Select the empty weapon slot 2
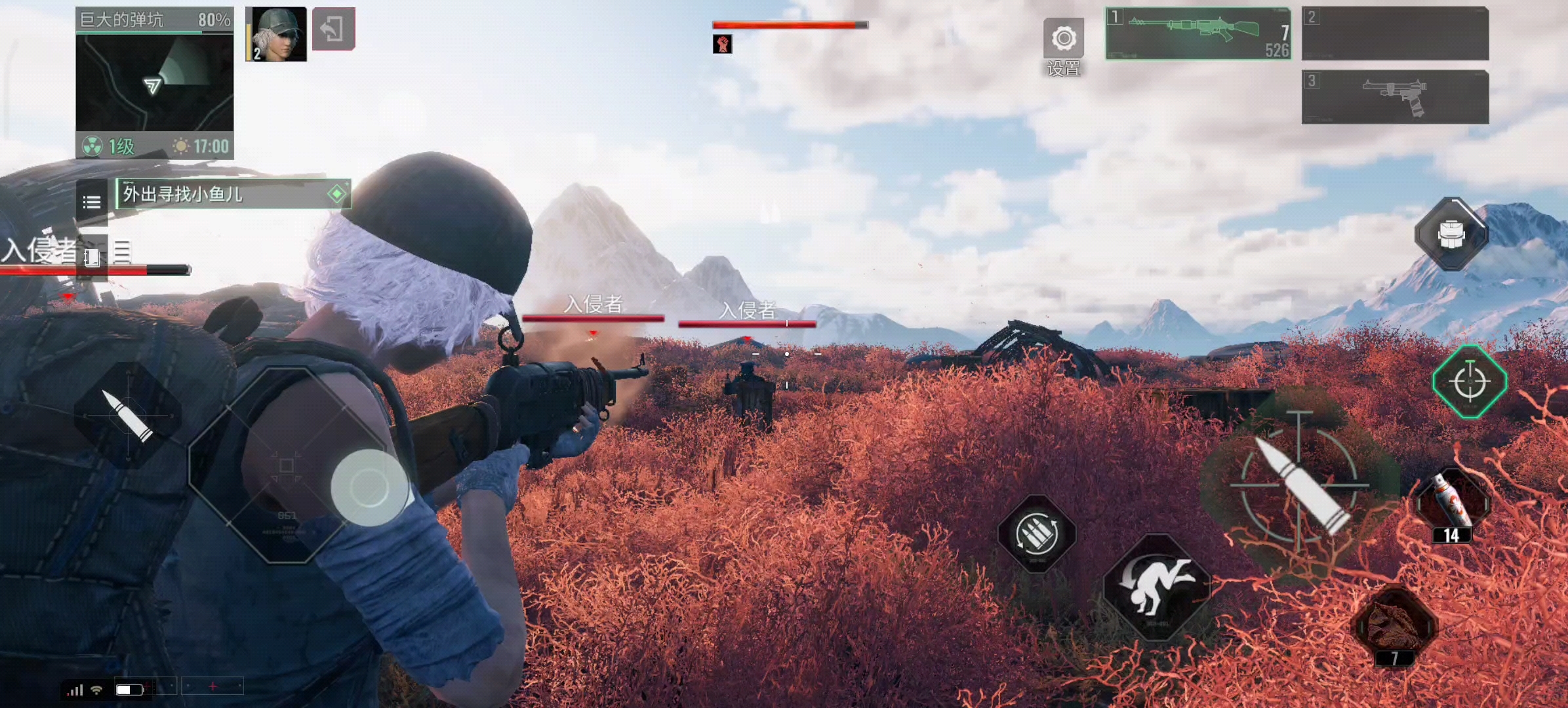 point(1395,33)
